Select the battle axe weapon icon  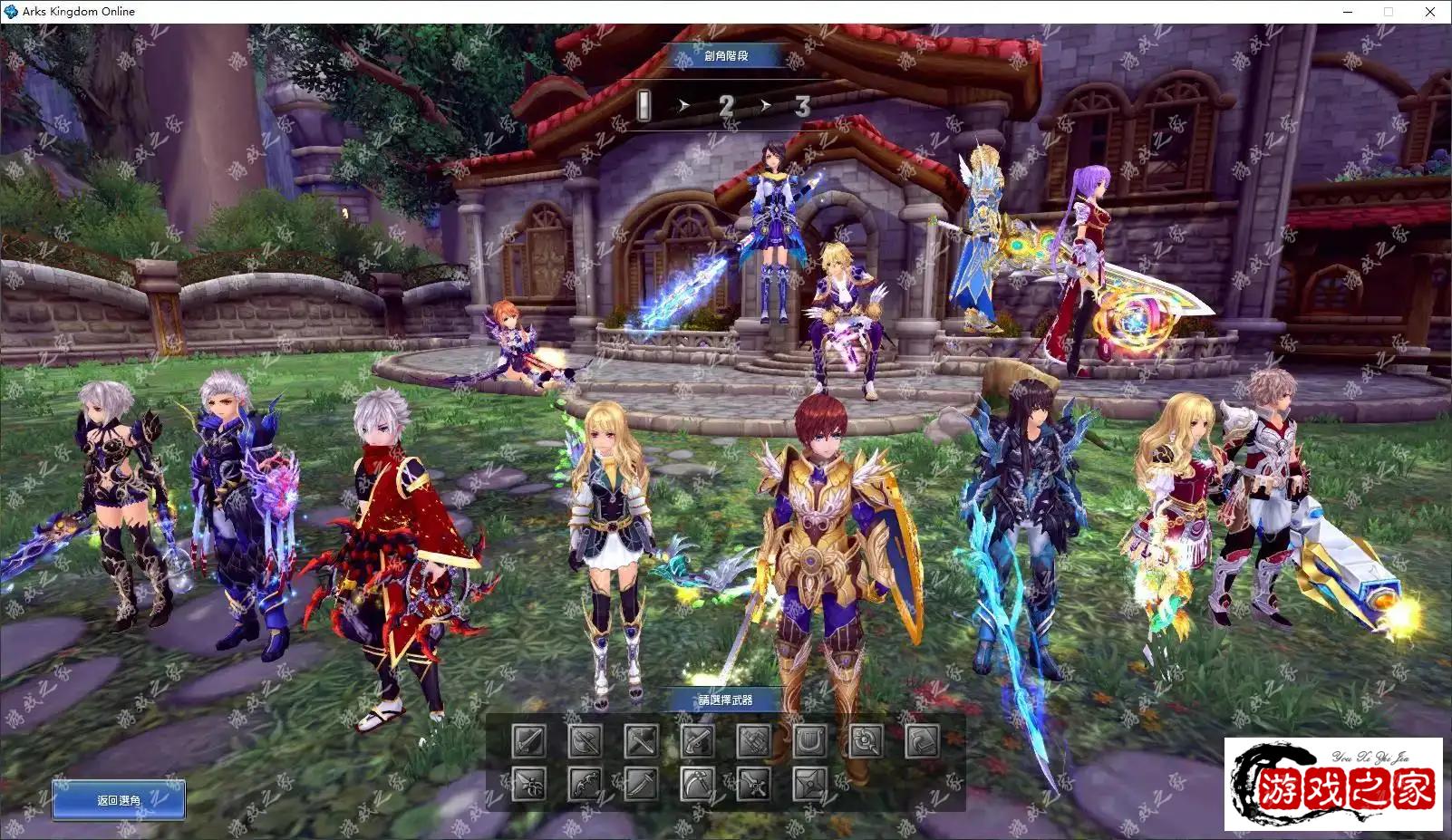pos(586,741)
